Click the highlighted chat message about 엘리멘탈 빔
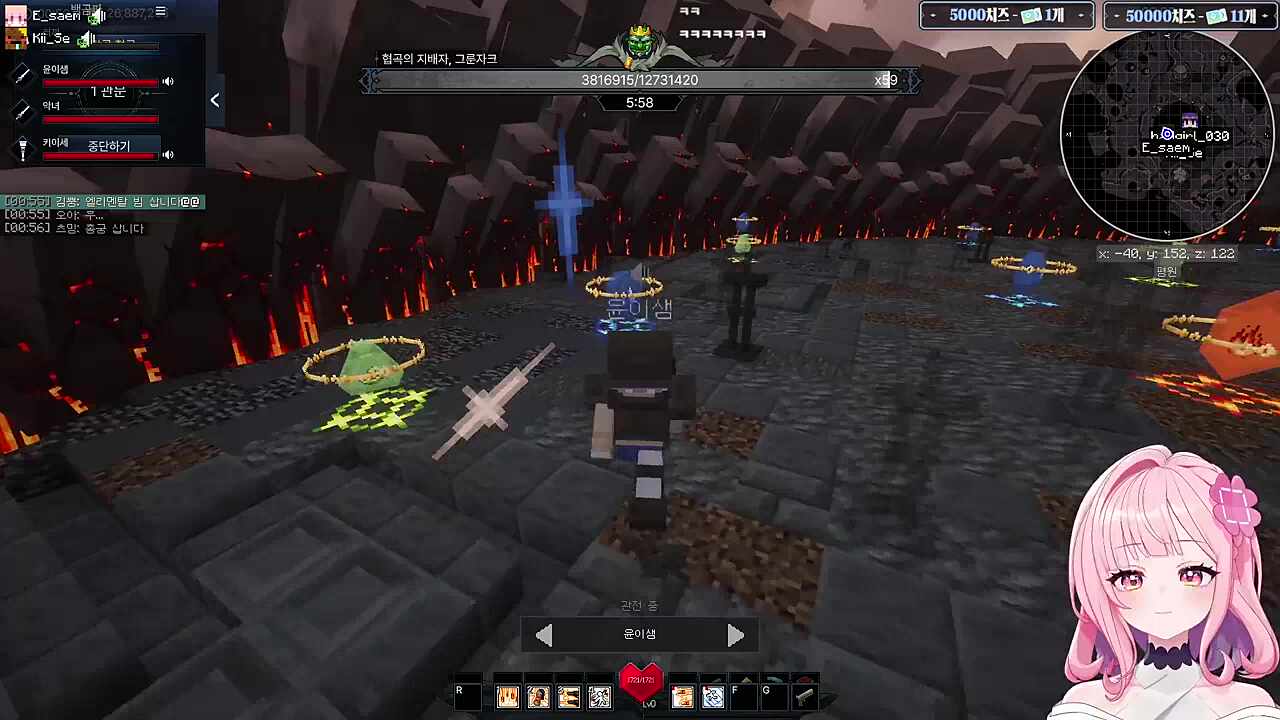1280x720 pixels. coord(103,202)
